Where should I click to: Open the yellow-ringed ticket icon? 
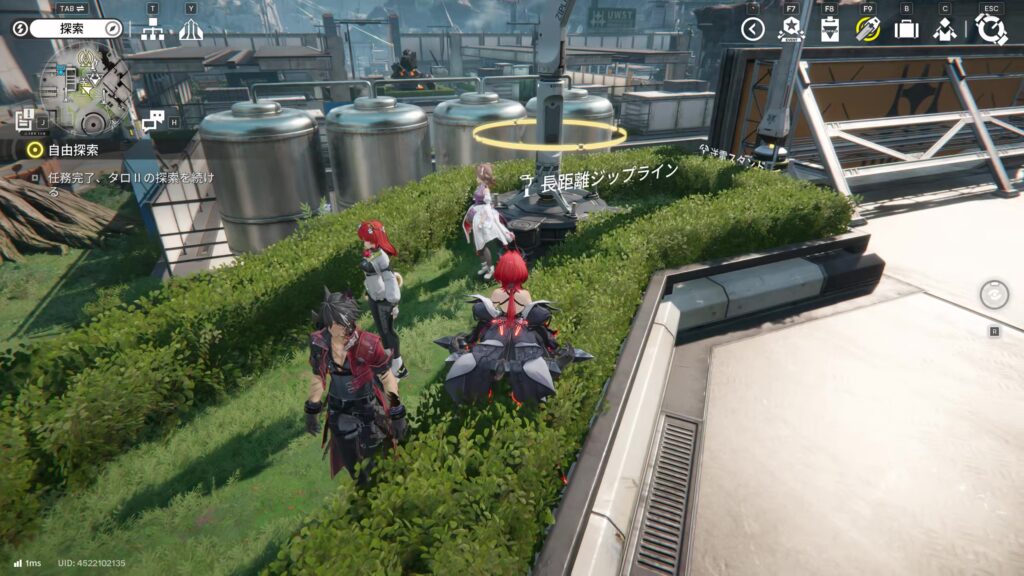click(x=867, y=29)
